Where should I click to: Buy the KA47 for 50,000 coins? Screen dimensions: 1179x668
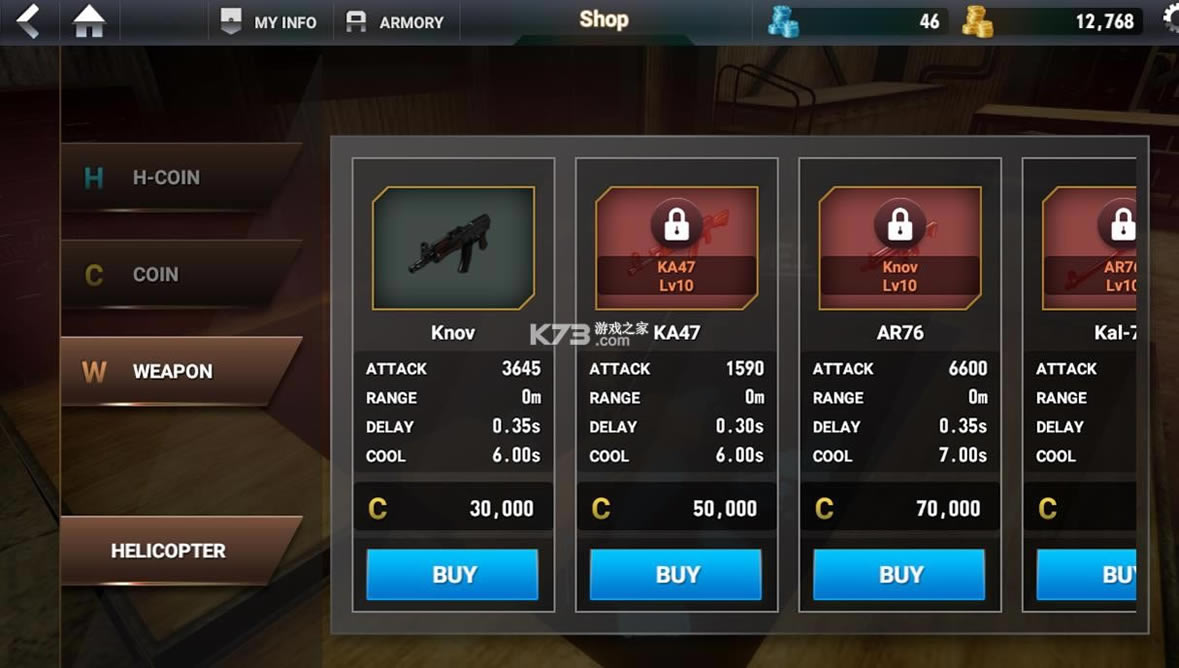676,575
